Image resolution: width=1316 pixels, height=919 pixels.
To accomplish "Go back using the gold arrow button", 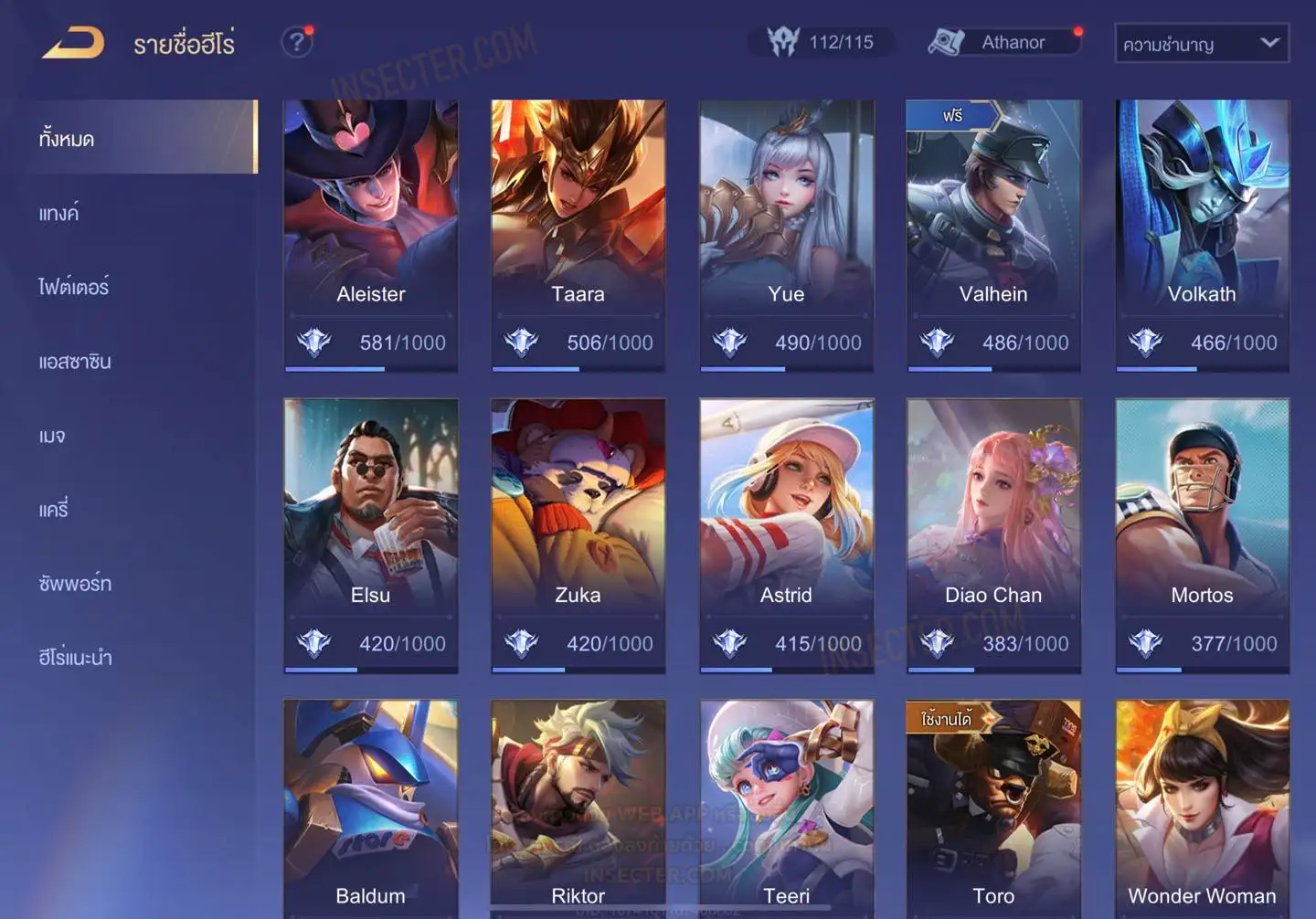I will coord(73,43).
